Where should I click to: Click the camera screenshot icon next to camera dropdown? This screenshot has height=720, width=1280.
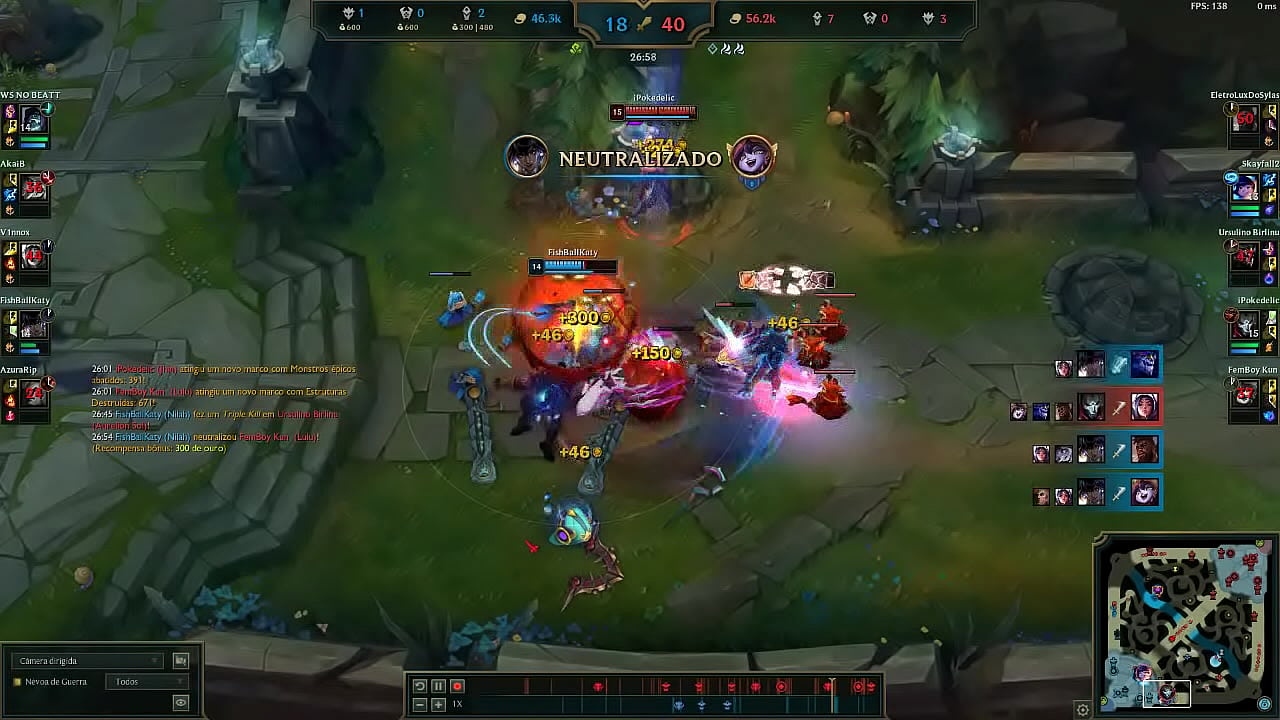point(181,661)
